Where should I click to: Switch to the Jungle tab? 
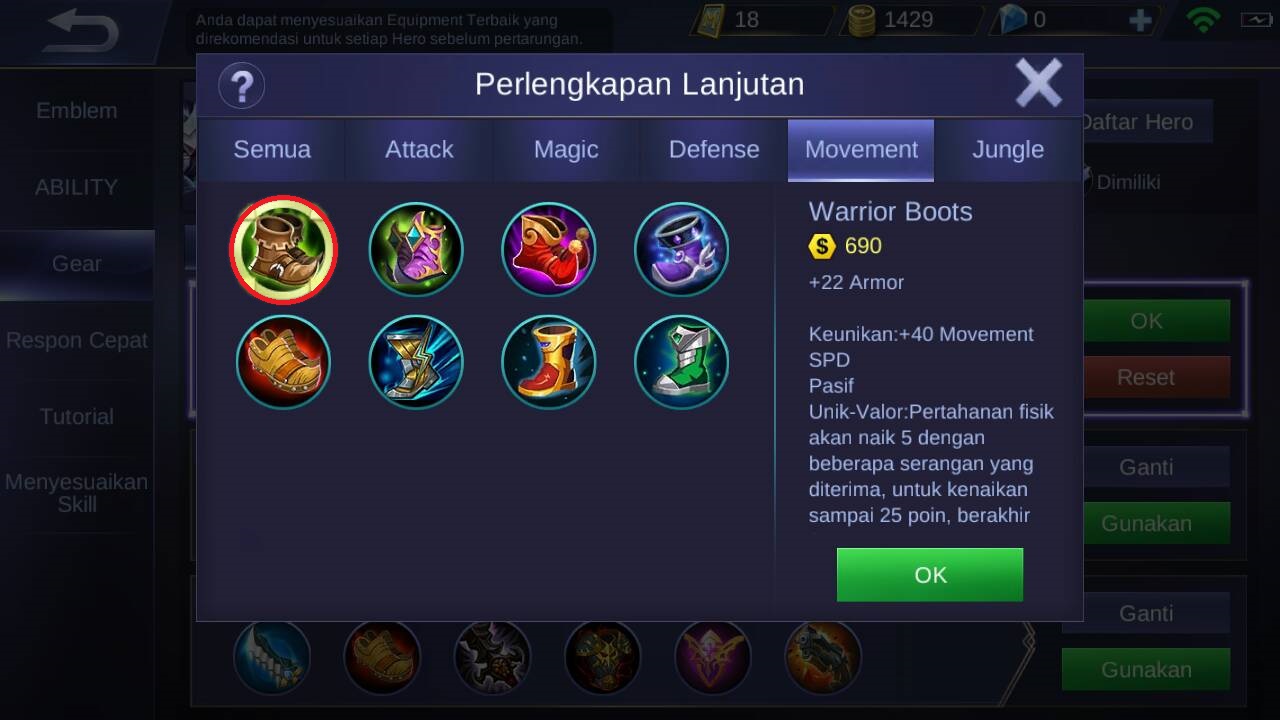pos(1008,150)
